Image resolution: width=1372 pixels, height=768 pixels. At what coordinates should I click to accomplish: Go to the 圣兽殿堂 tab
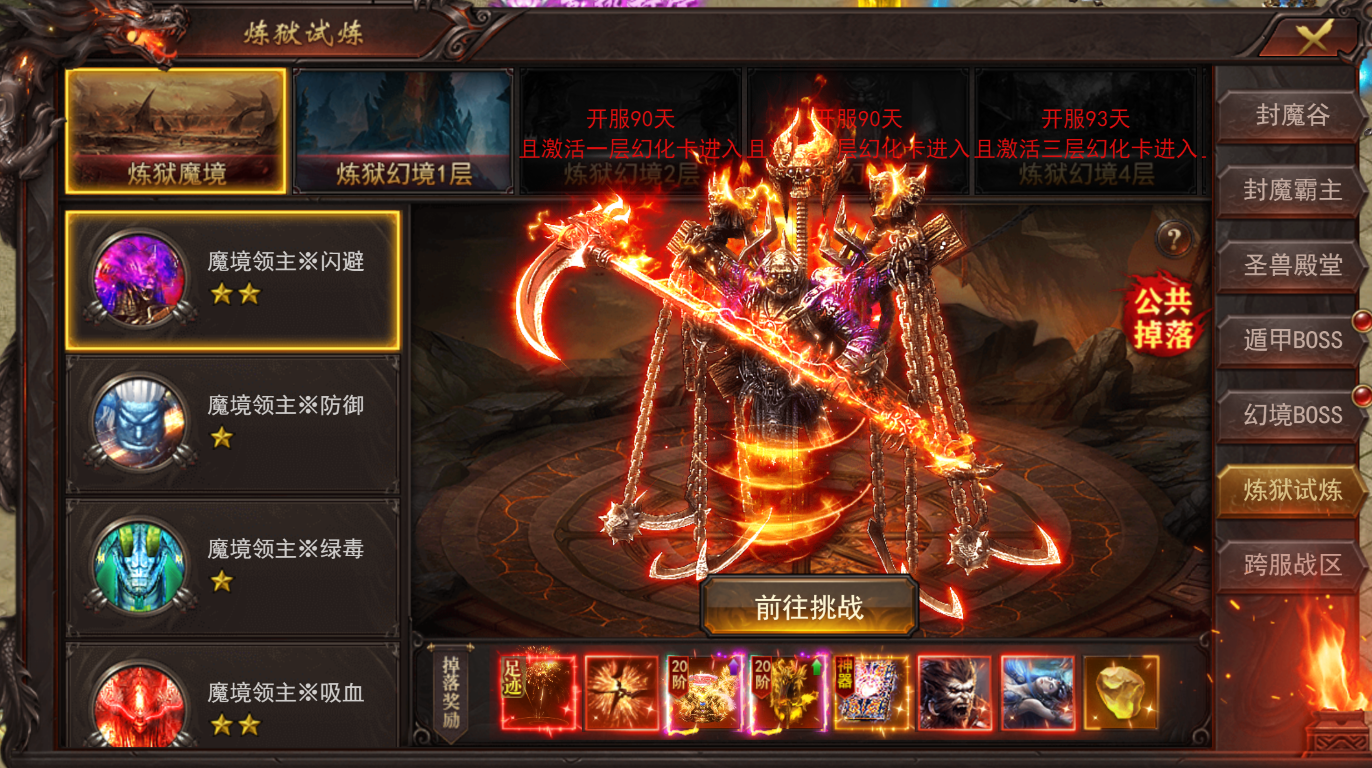[1291, 265]
